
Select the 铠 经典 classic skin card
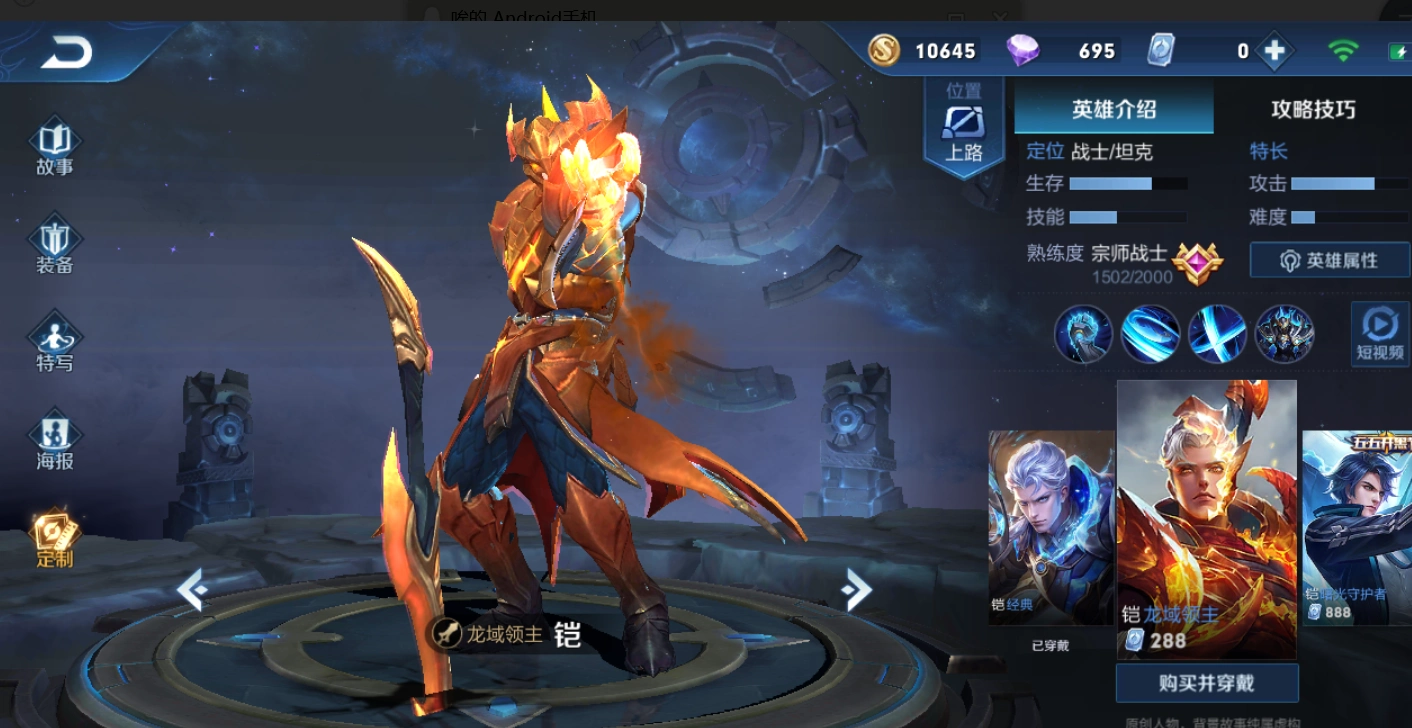(x=1050, y=527)
